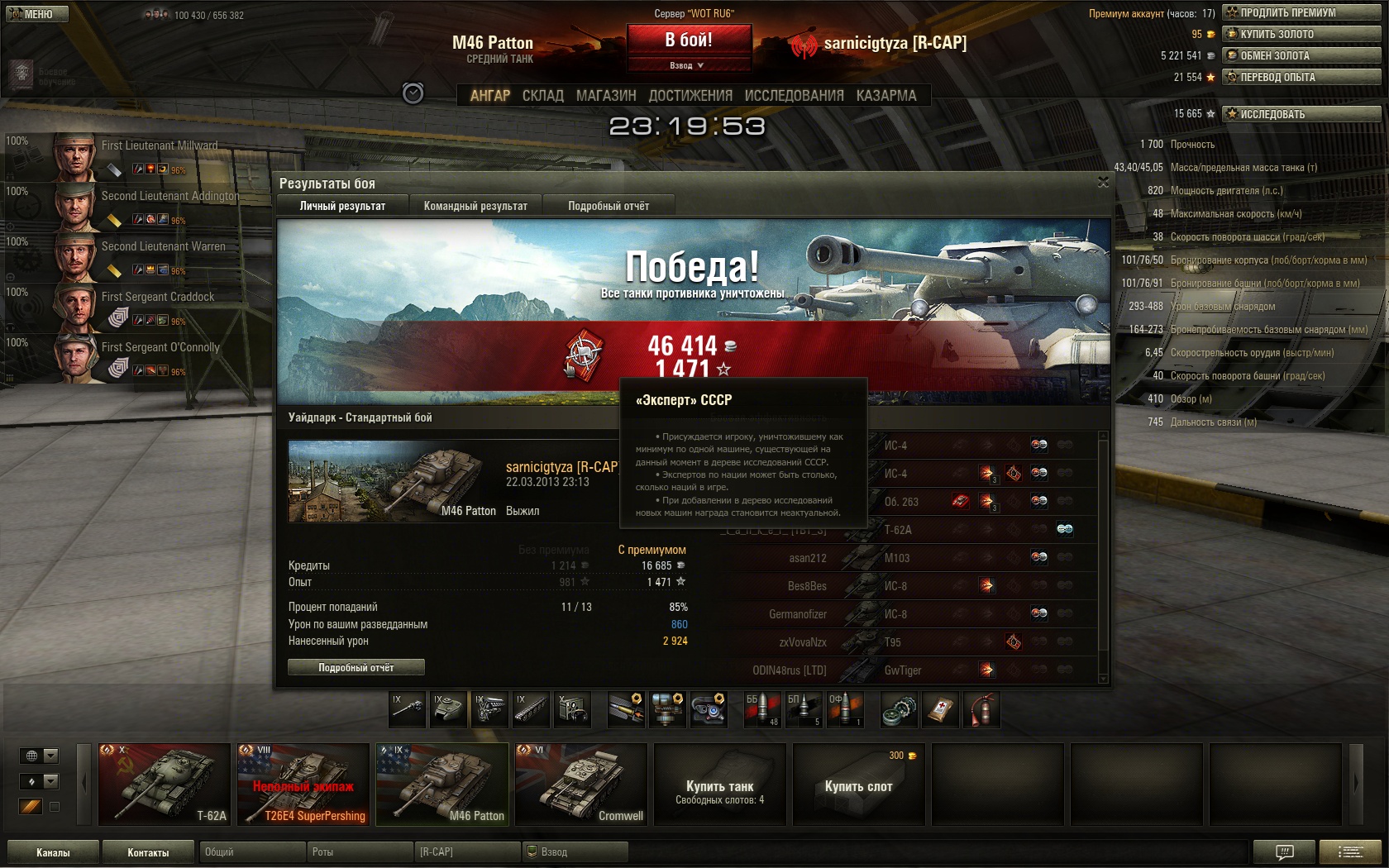Viewport: 1389px width, 868px height.
Task: Switch to the СКЛАД tab
Action: 542,96
